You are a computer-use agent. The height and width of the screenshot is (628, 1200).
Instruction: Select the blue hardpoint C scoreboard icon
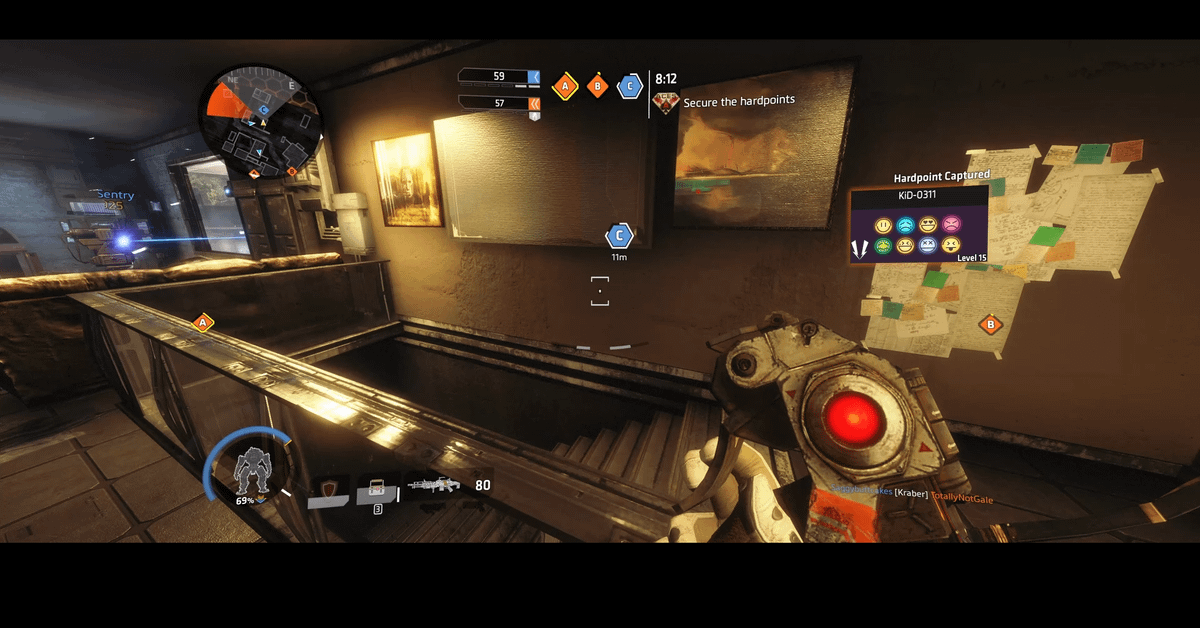(629, 87)
